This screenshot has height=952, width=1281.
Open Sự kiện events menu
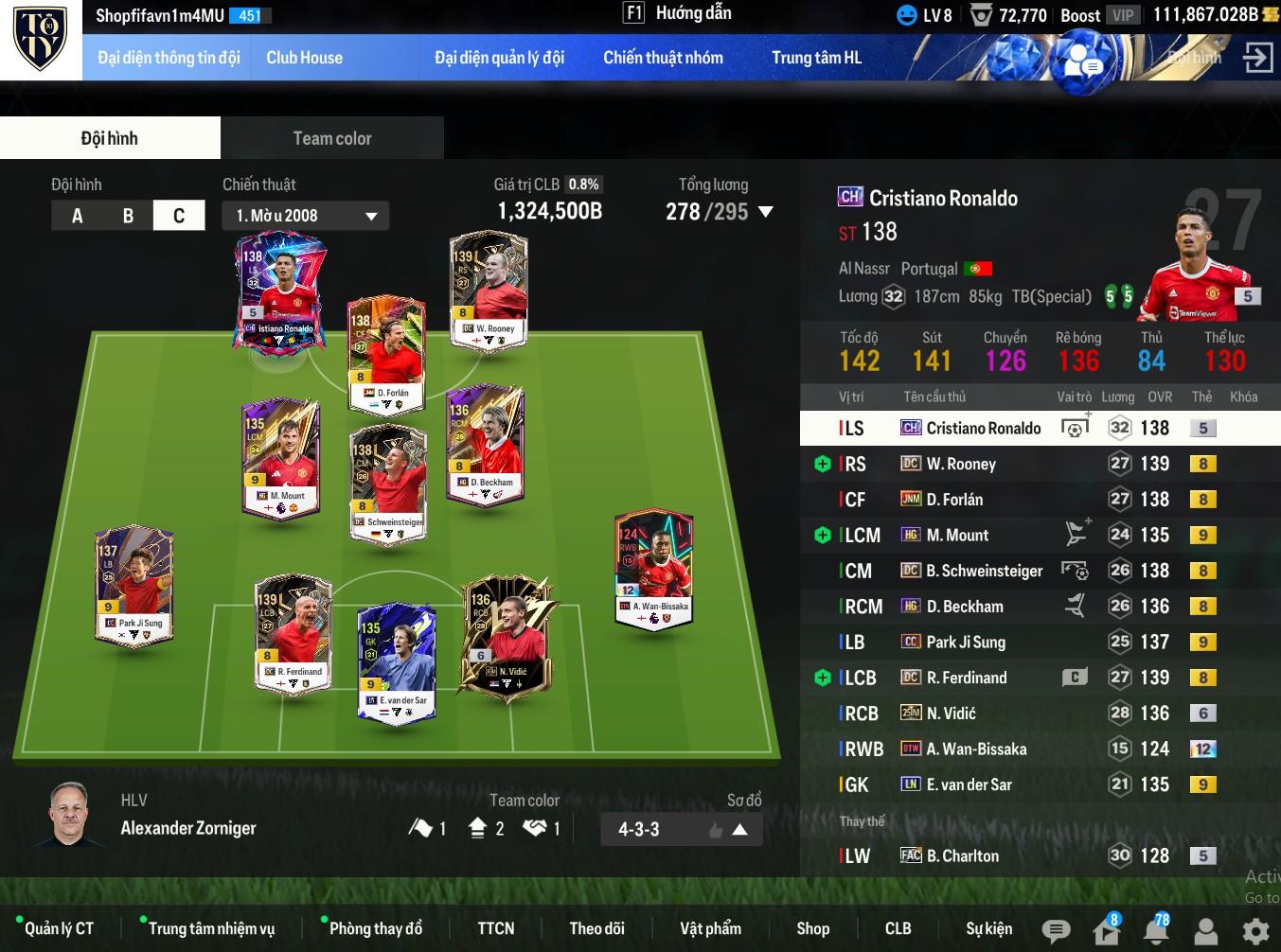point(988,928)
